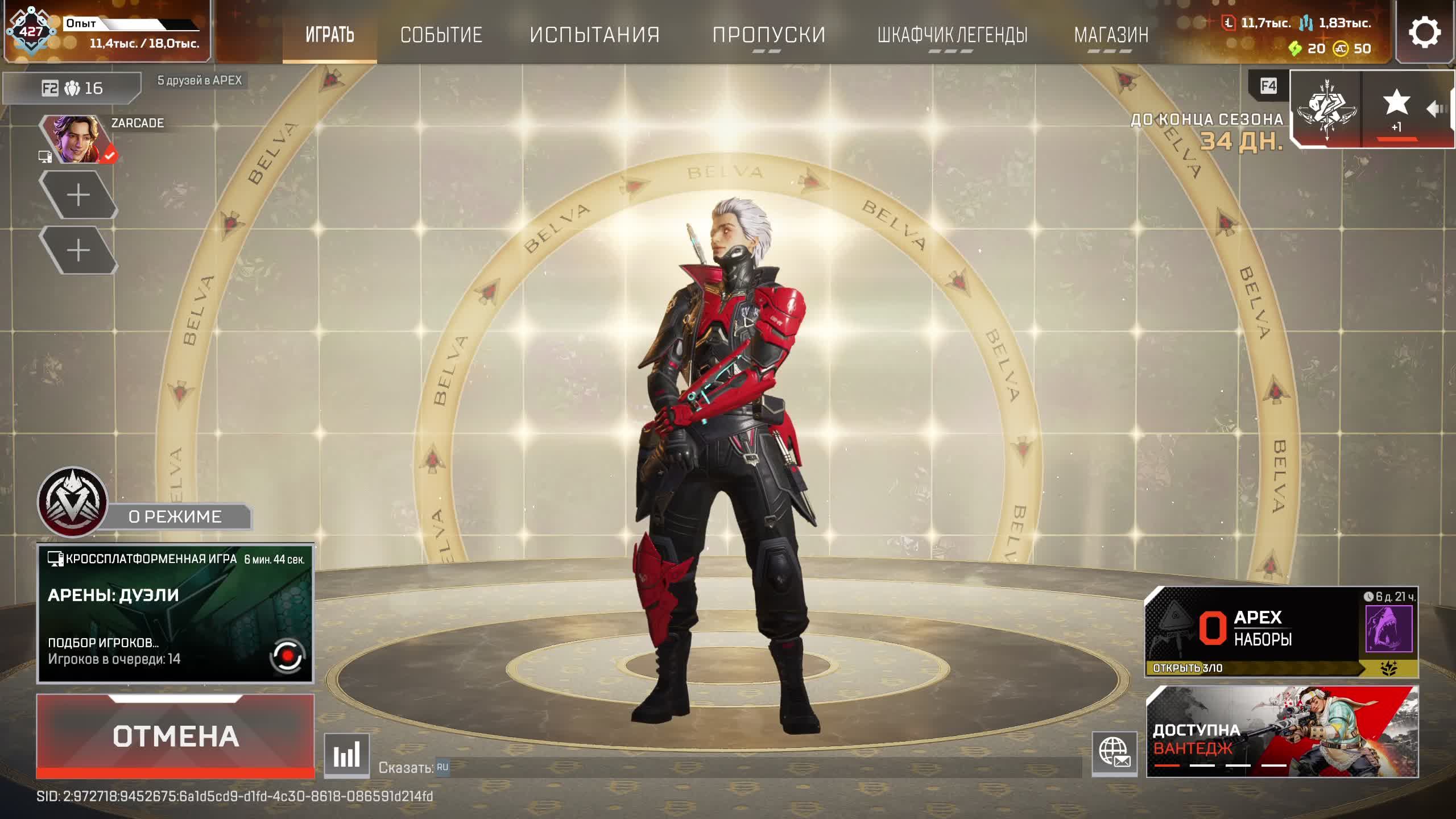Open the ПРОПУСКИ tab

pos(768,34)
